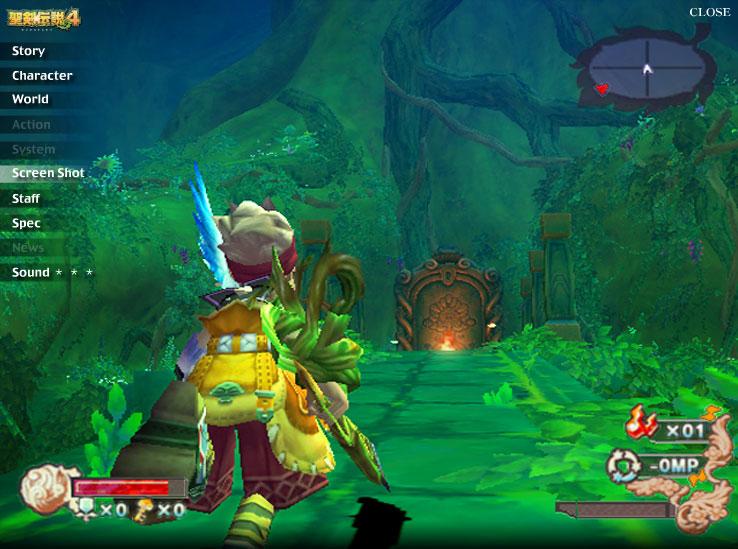Click the oval minimap
This screenshot has height=549, width=738.
click(x=646, y=68)
